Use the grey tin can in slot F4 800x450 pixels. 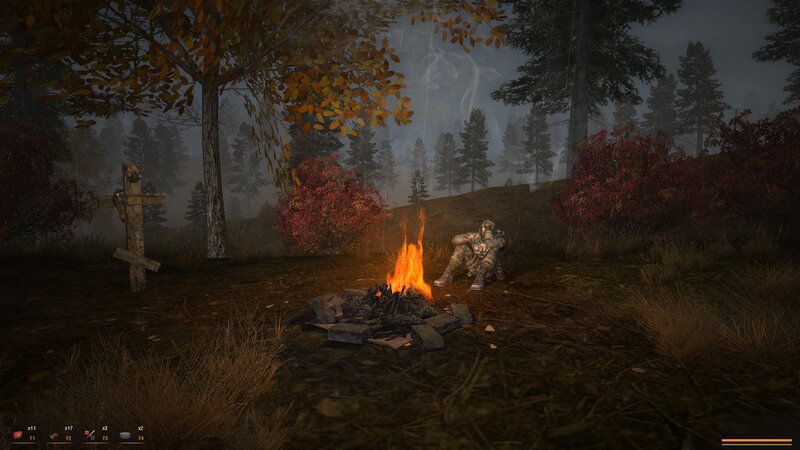tap(126, 435)
